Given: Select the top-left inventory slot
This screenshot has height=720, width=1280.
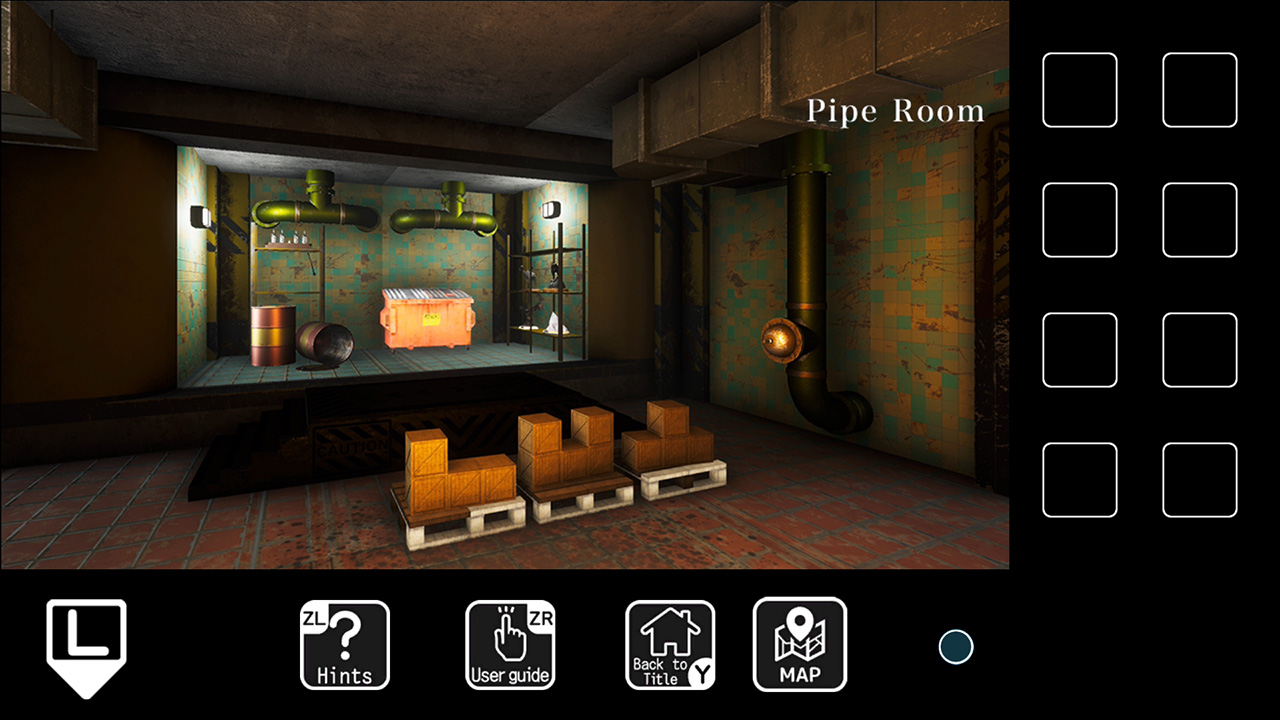Looking at the screenshot, I should tap(1080, 90).
